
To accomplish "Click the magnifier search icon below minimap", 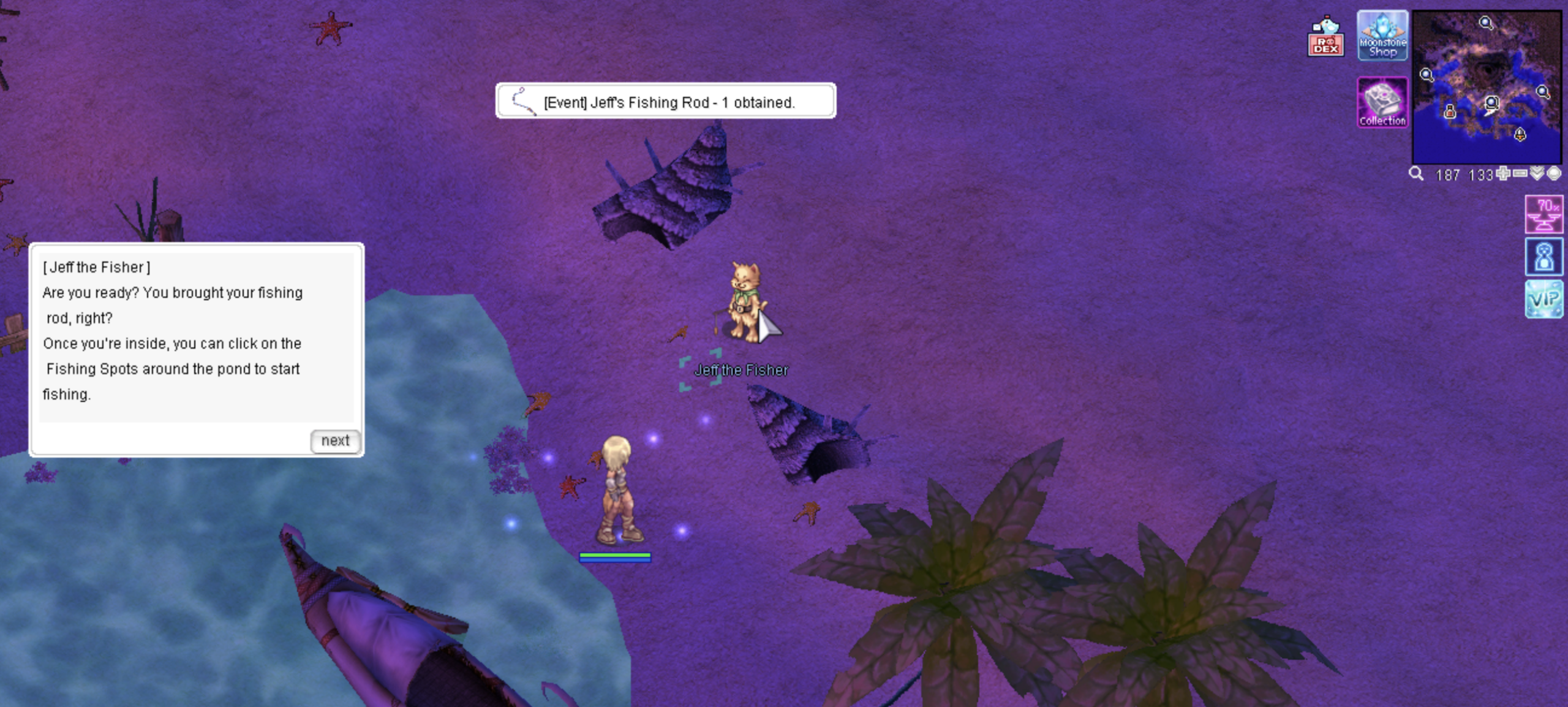I will (1416, 174).
